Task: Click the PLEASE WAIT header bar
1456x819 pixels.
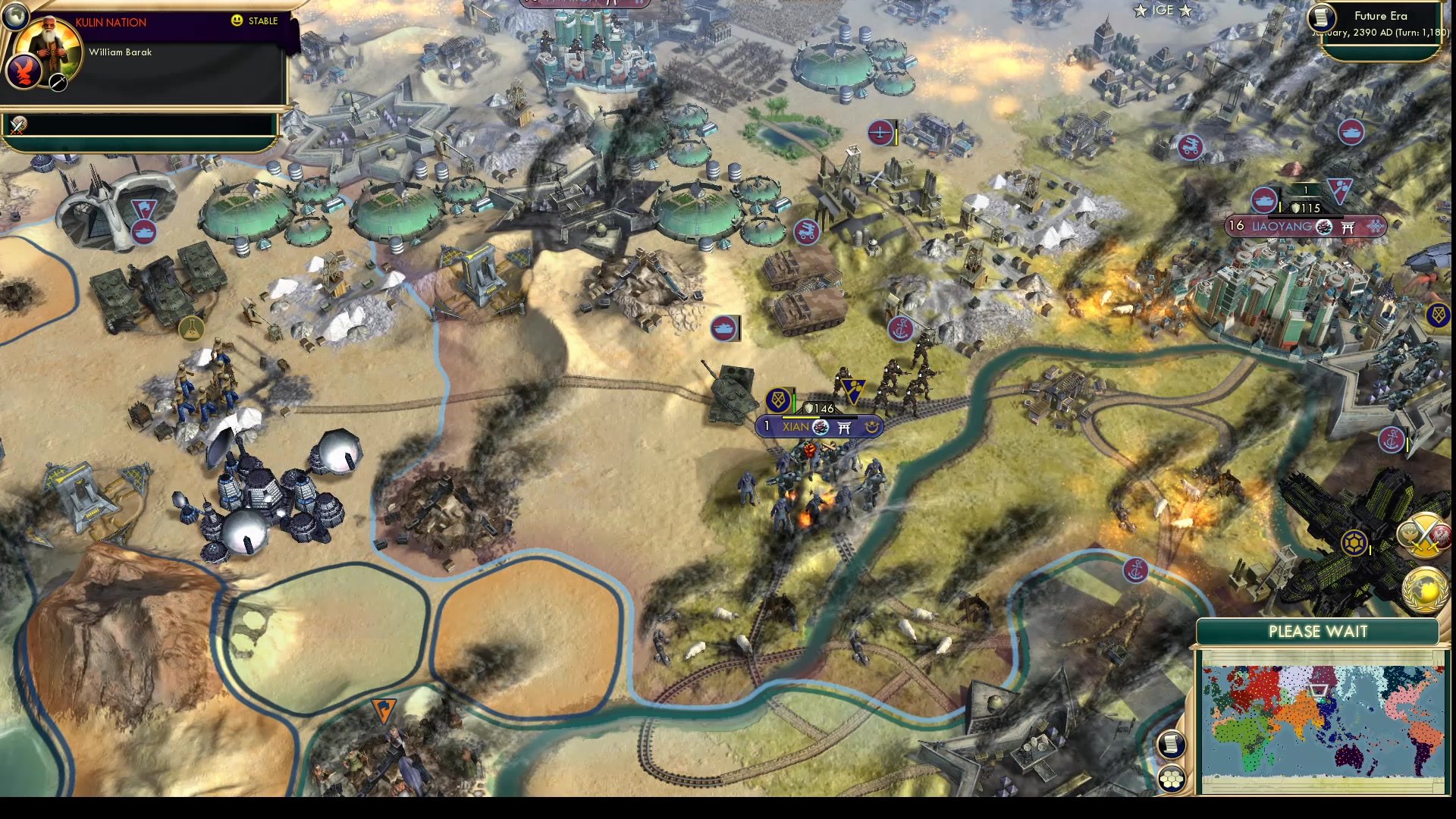Action: pyautogui.click(x=1319, y=631)
